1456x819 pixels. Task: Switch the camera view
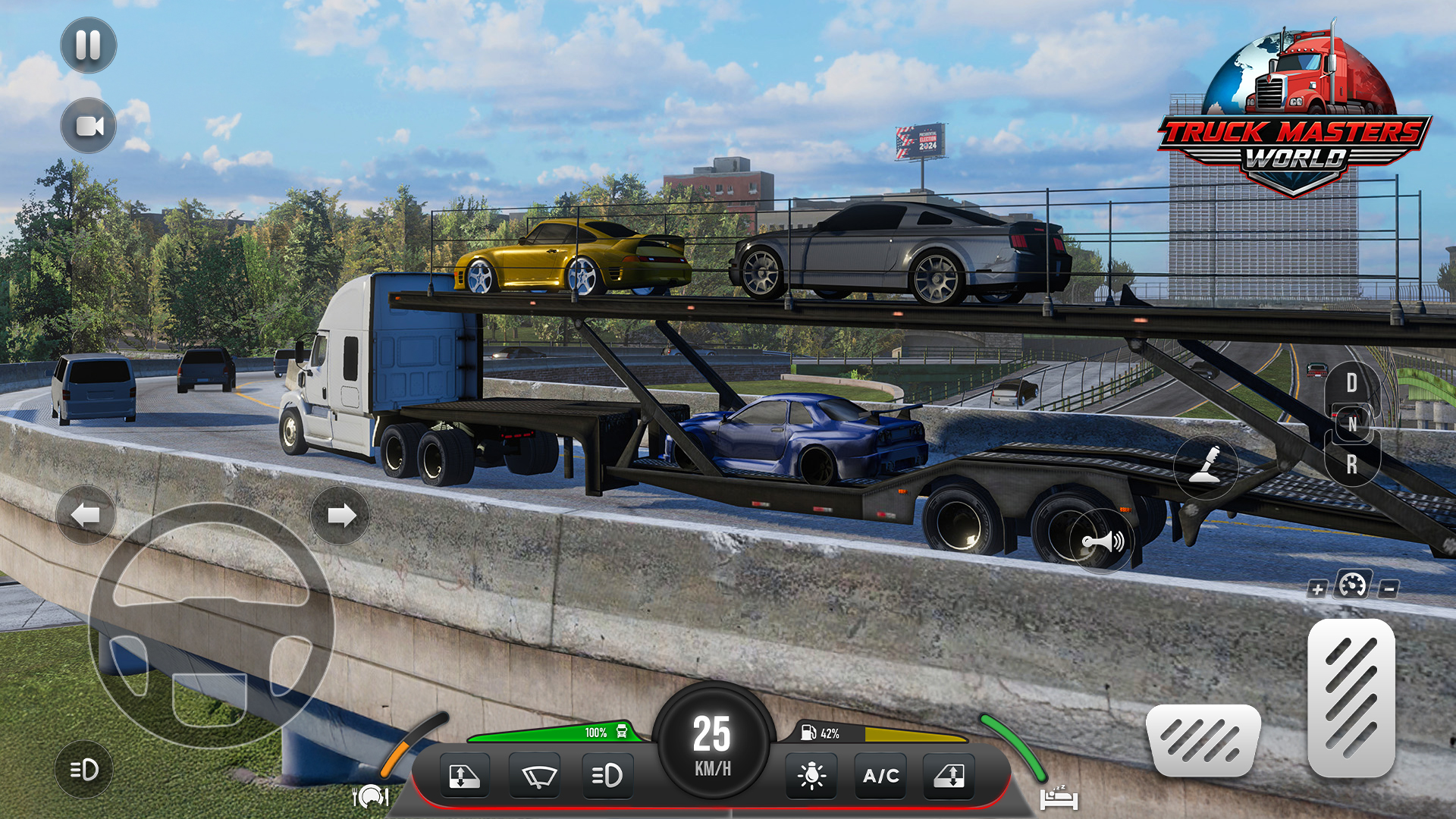coord(88,126)
